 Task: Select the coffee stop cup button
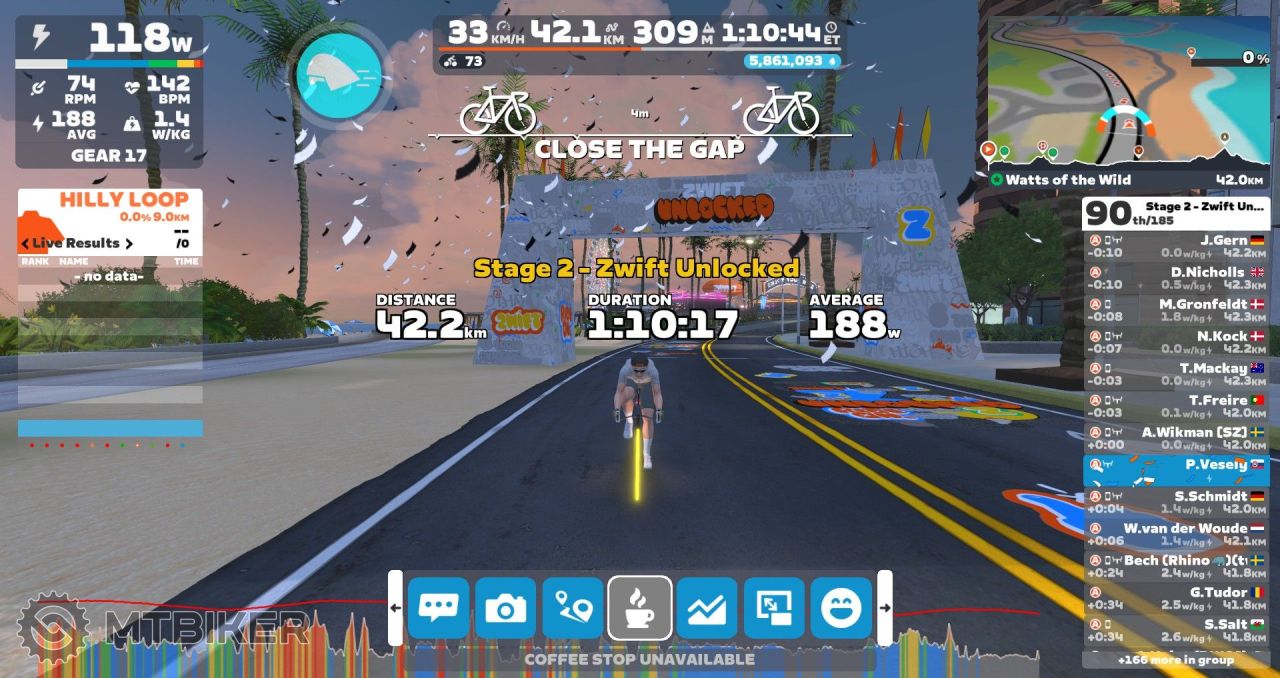coord(640,608)
